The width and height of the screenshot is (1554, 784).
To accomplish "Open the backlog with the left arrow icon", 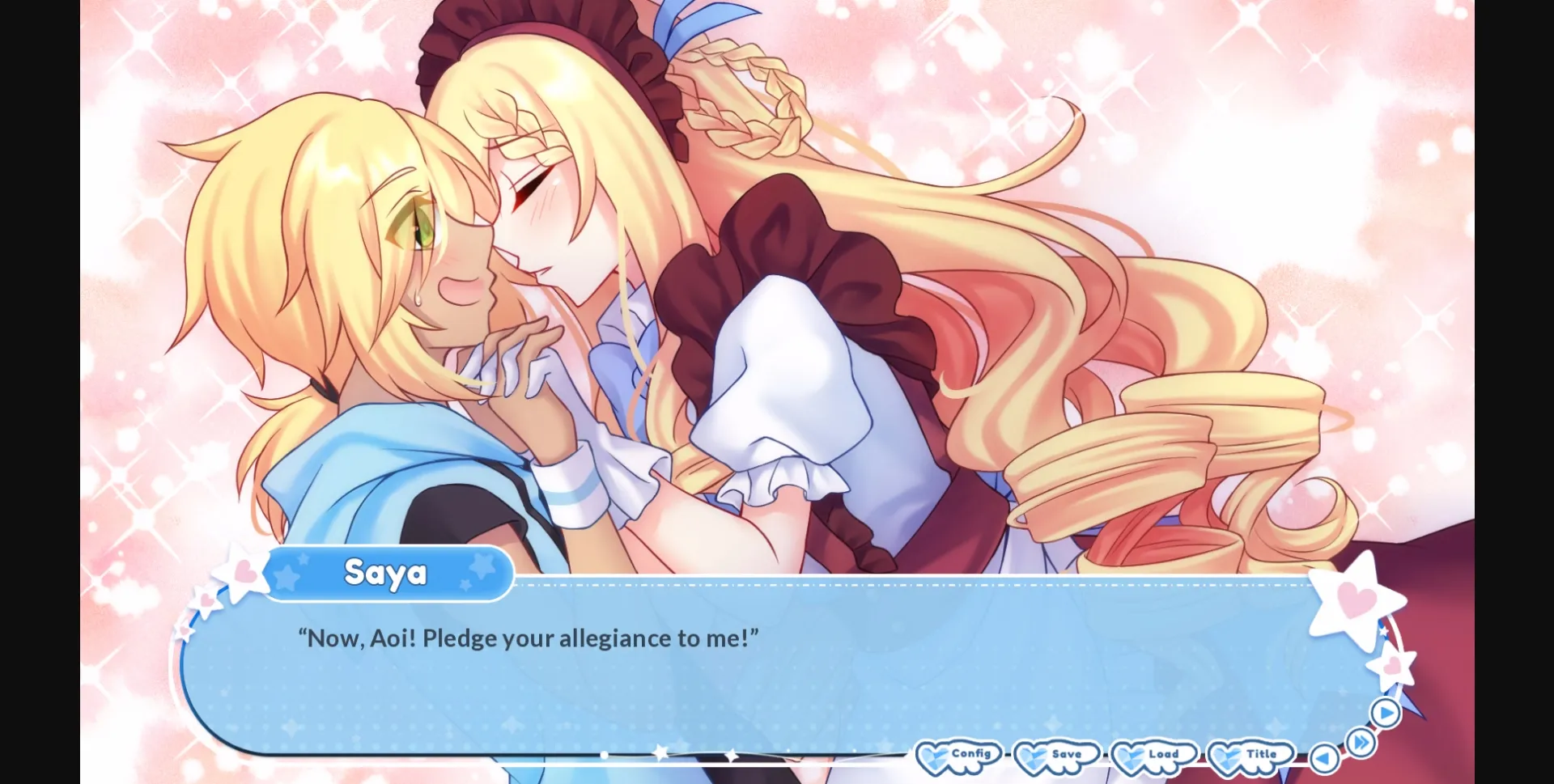I will tap(1323, 758).
